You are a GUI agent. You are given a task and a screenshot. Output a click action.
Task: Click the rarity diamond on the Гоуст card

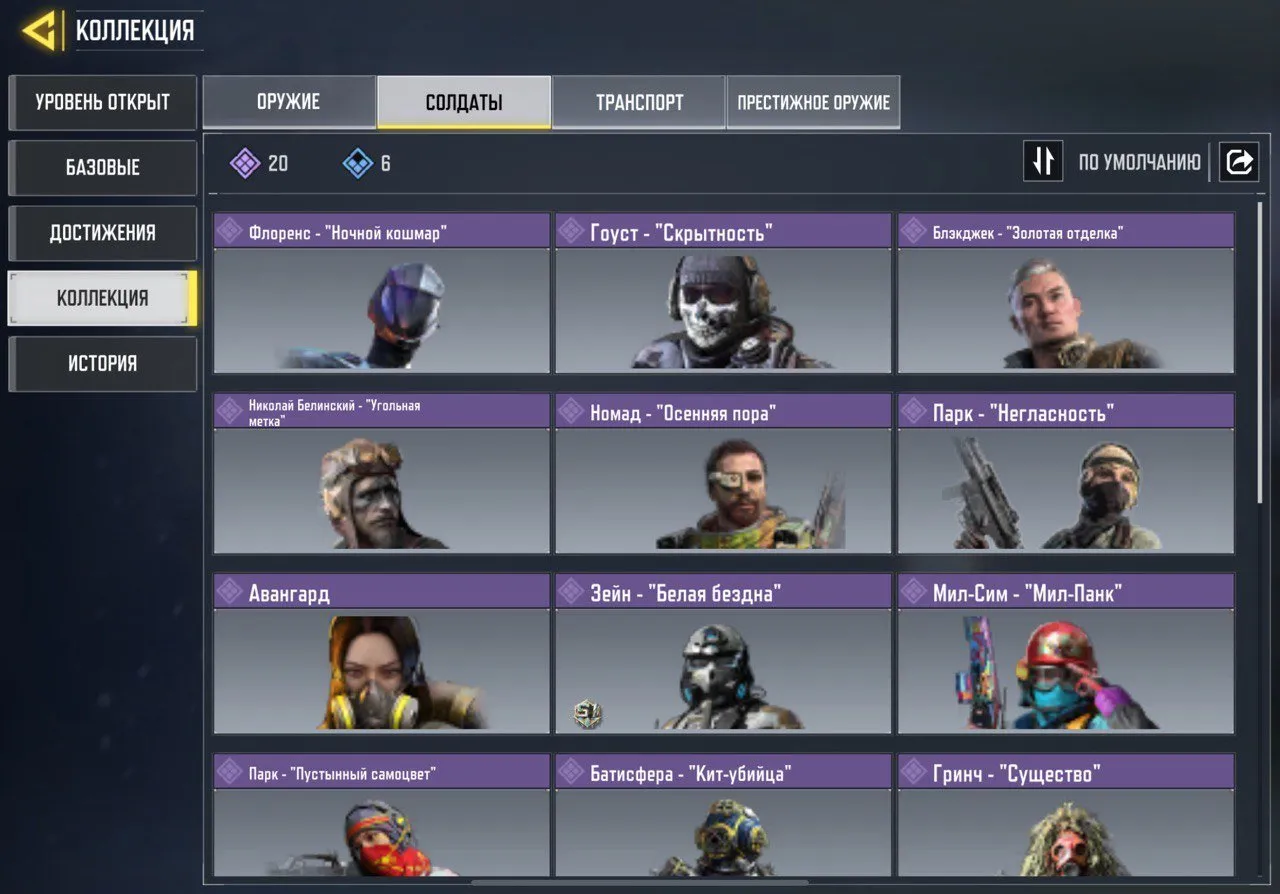pyautogui.click(x=571, y=231)
